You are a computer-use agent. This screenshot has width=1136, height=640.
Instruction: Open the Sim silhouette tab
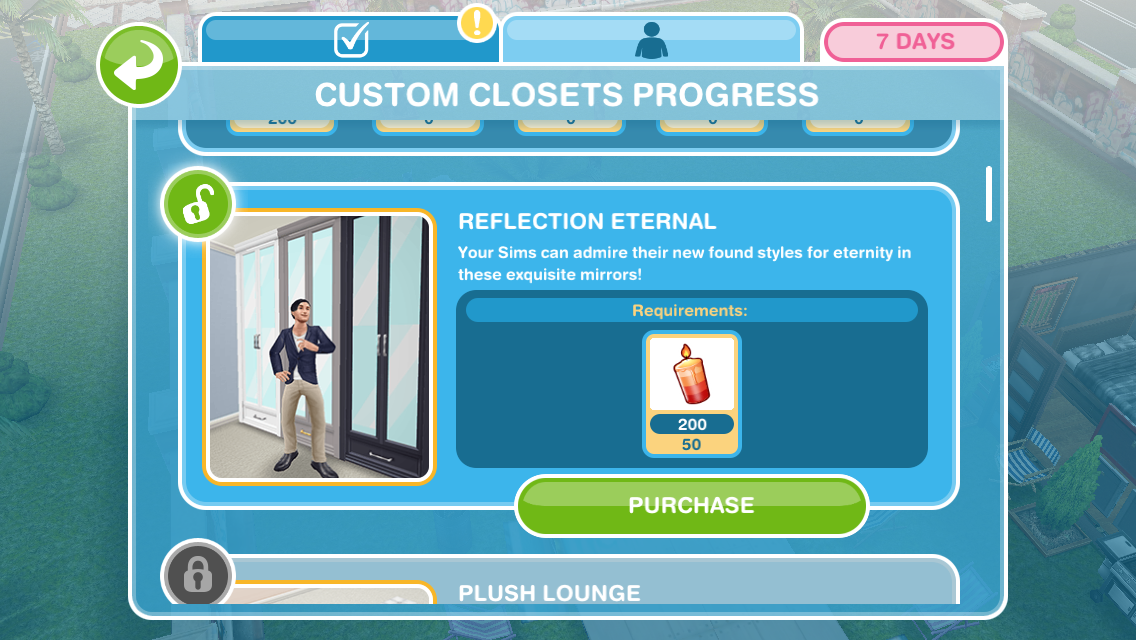[x=652, y=40]
